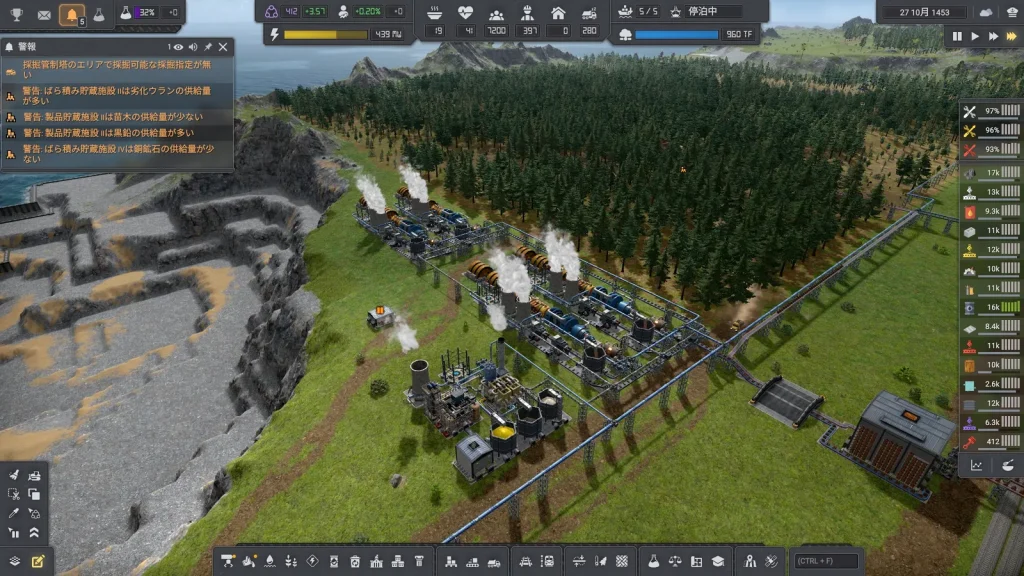
Task: Open the trophy goals panel
Action: click(x=17, y=14)
